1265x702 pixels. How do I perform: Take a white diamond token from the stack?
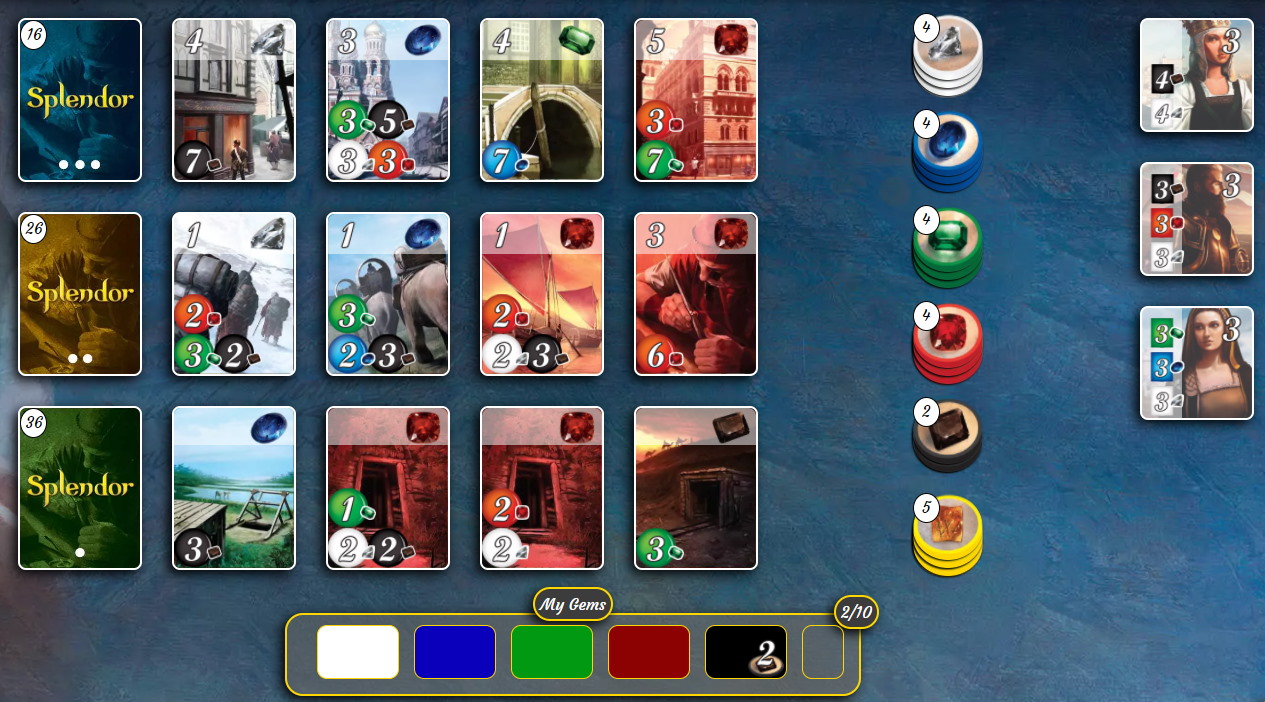point(948,57)
